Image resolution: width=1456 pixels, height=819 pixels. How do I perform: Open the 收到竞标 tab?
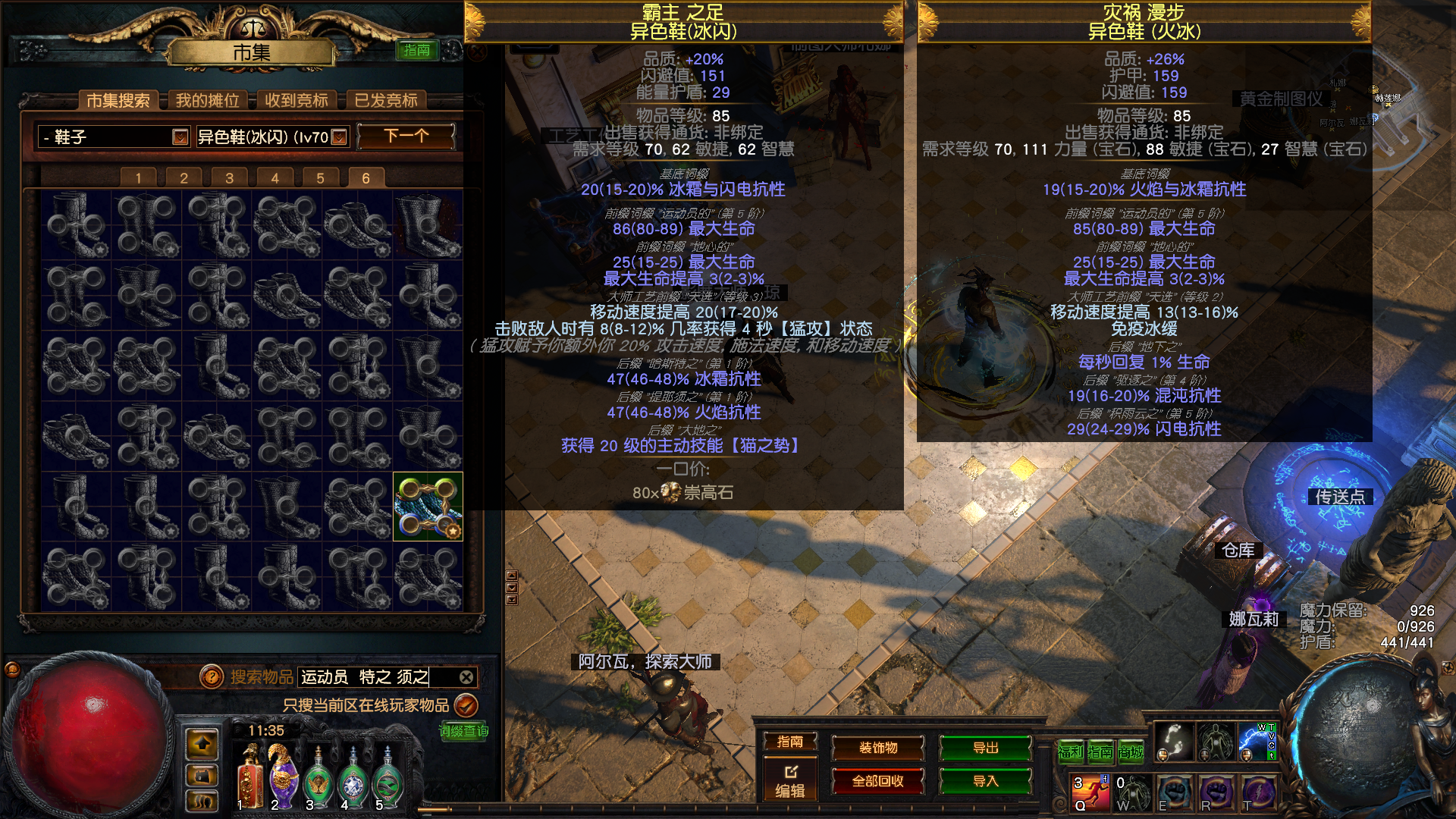297,100
